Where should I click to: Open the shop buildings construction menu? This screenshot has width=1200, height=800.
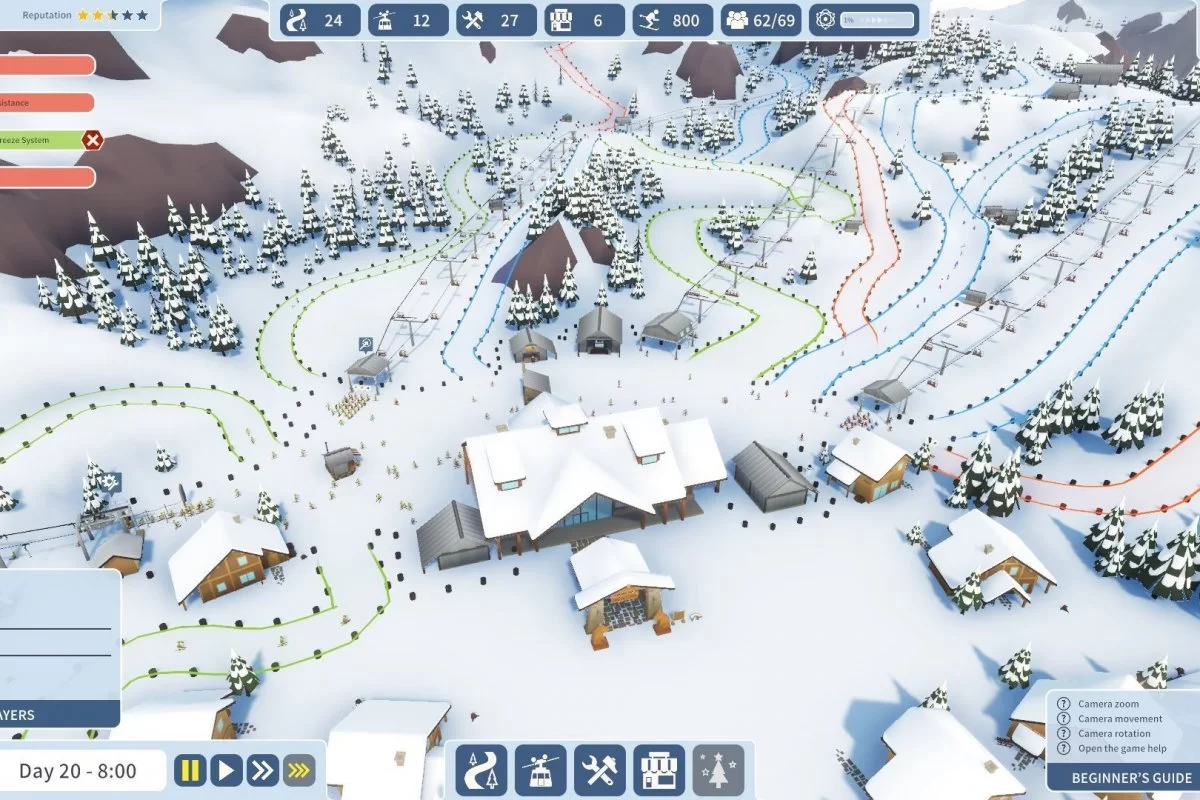coord(659,770)
